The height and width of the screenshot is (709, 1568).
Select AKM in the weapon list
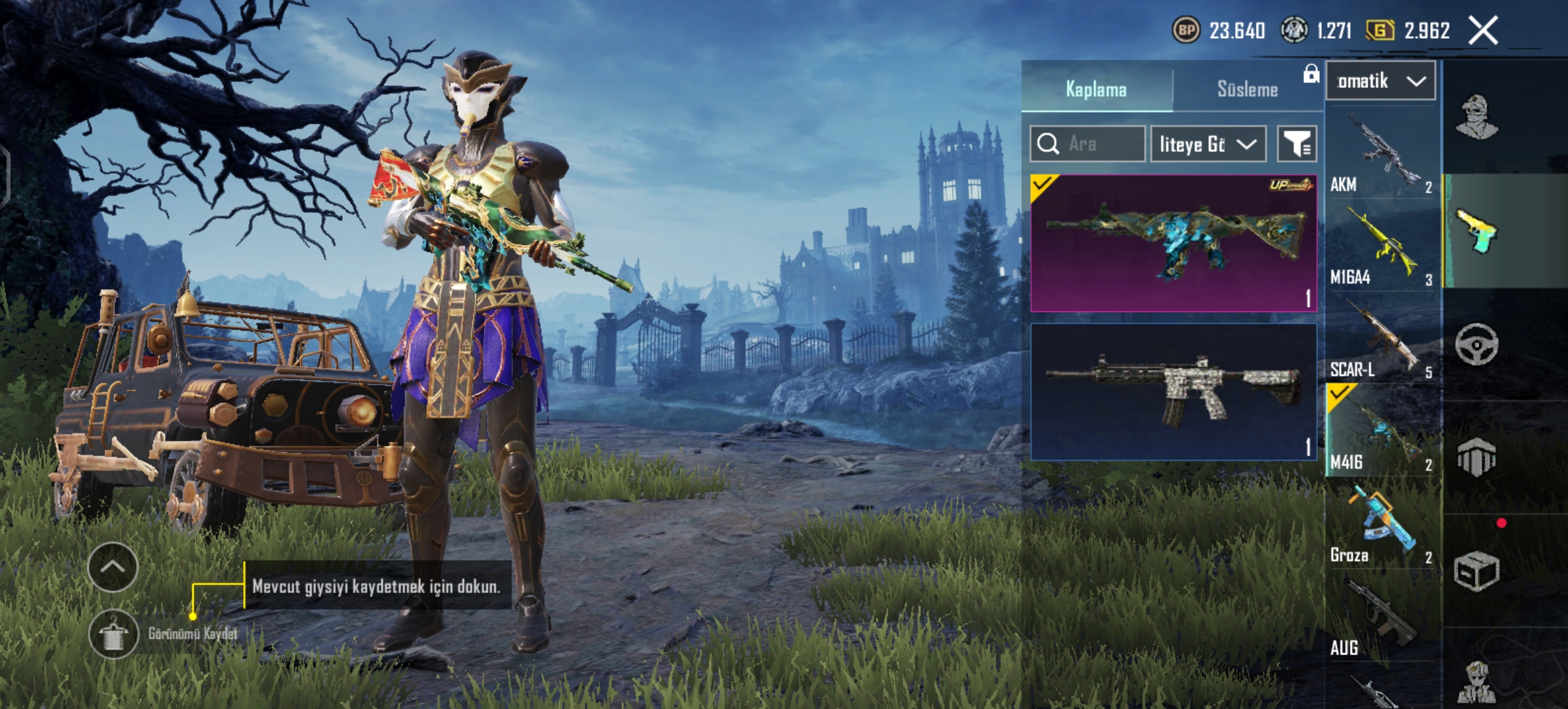[1380, 154]
